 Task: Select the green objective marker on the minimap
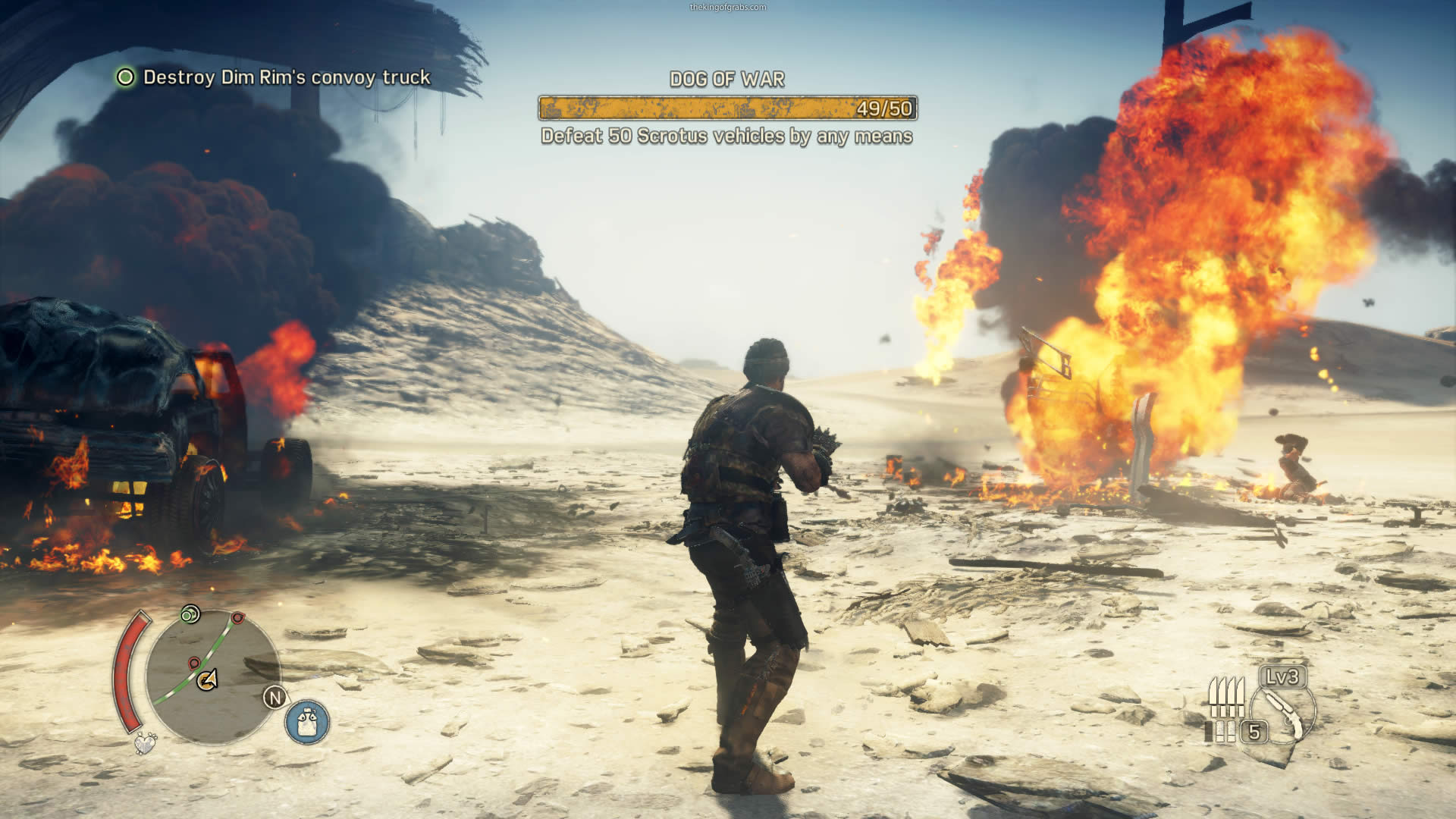190,614
